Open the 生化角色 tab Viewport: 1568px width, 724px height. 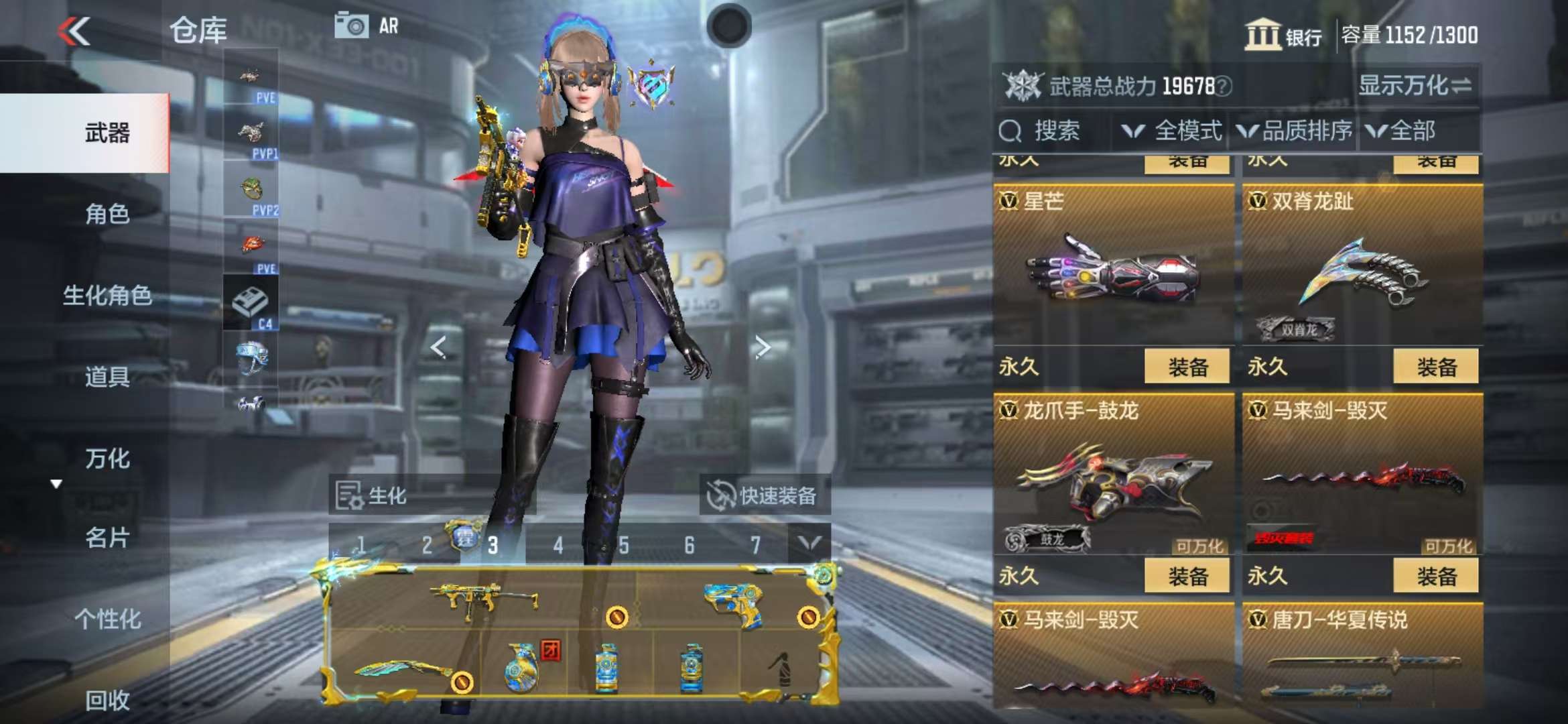pos(107,295)
